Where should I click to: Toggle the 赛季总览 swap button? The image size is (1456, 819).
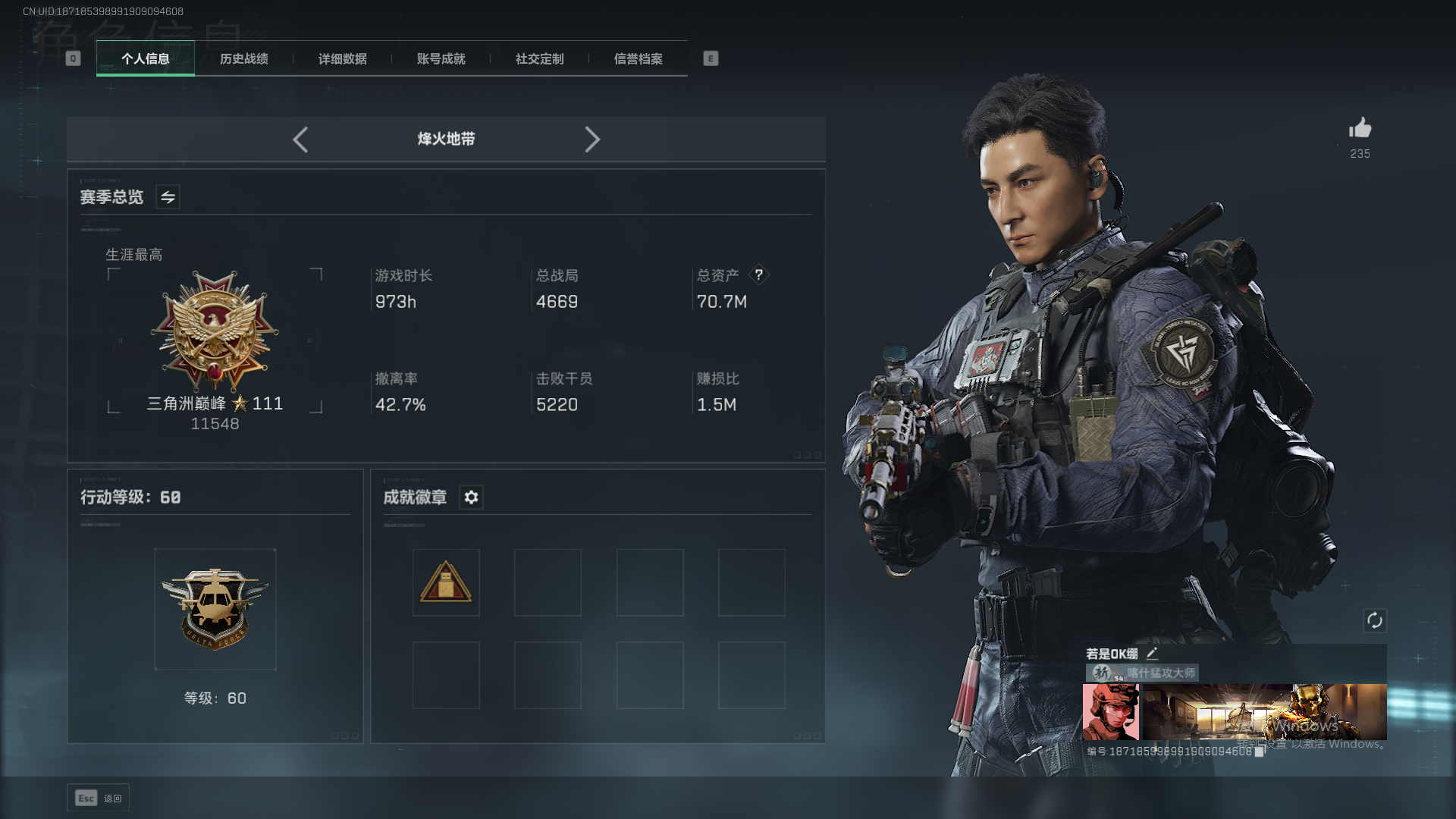[168, 197]
